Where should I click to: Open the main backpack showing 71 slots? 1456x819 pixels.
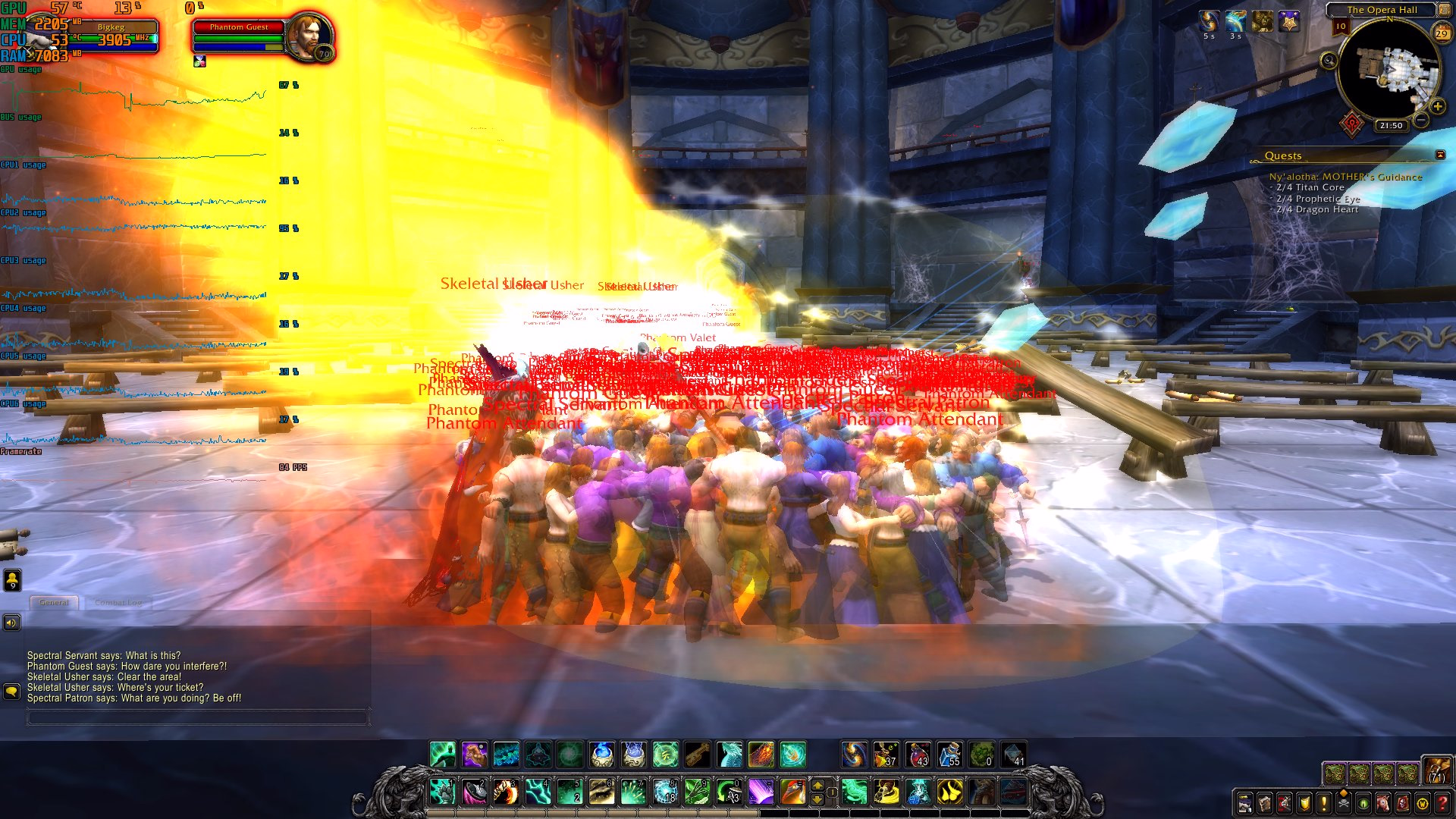(x=1436, y=771)
